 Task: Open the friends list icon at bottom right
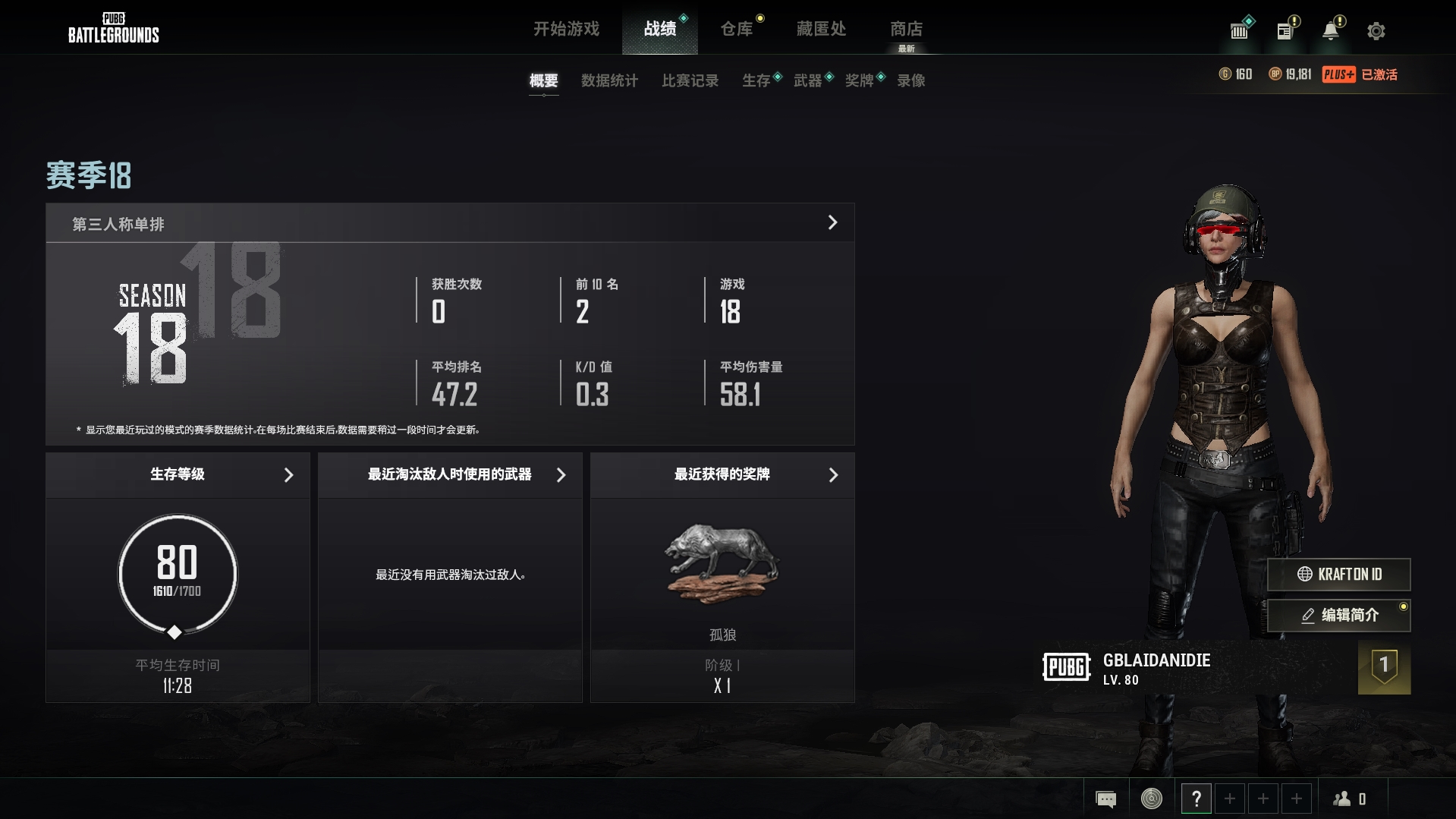tap(1343, 798)
